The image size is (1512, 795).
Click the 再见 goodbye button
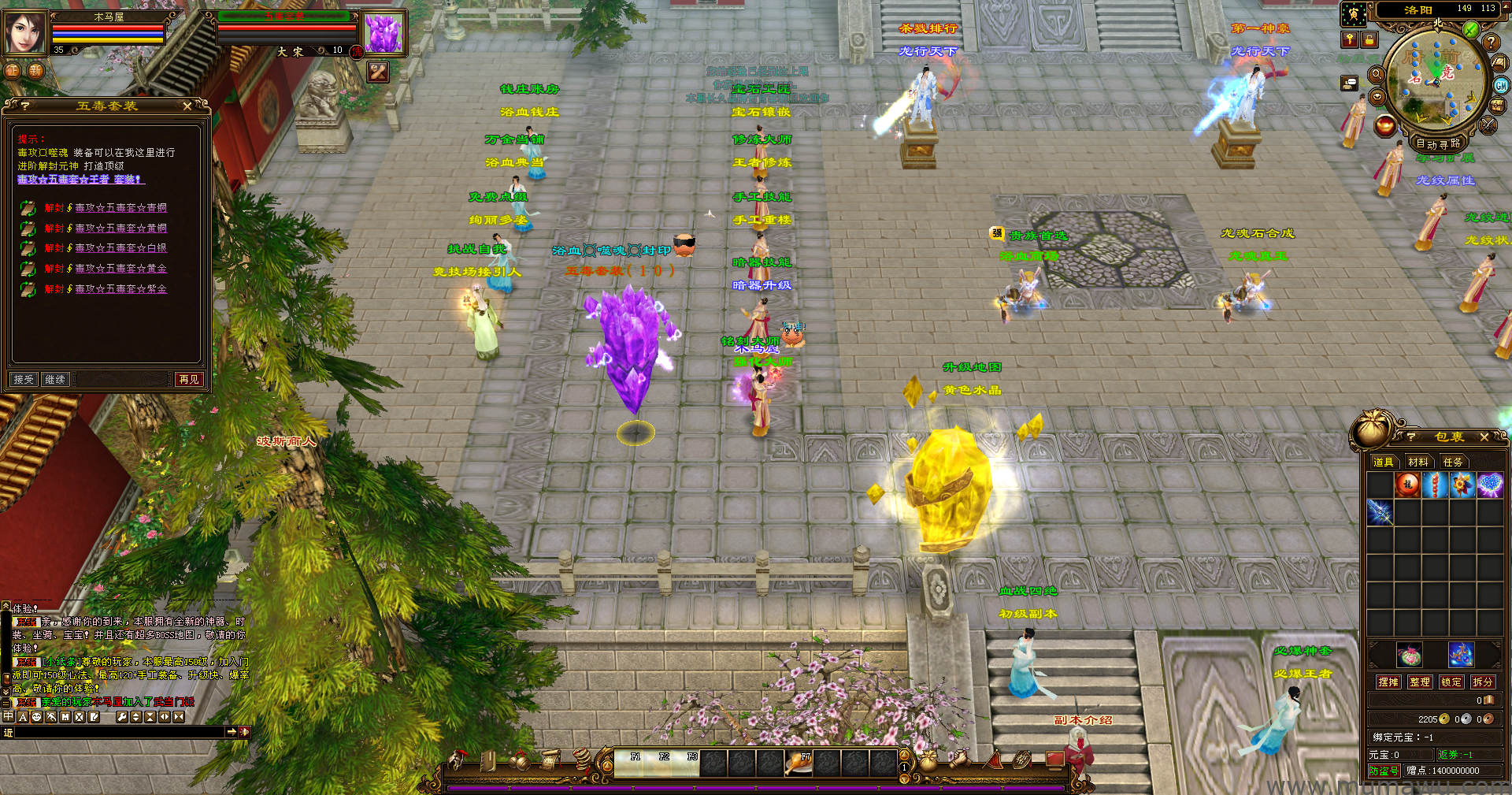pos(189,380)
